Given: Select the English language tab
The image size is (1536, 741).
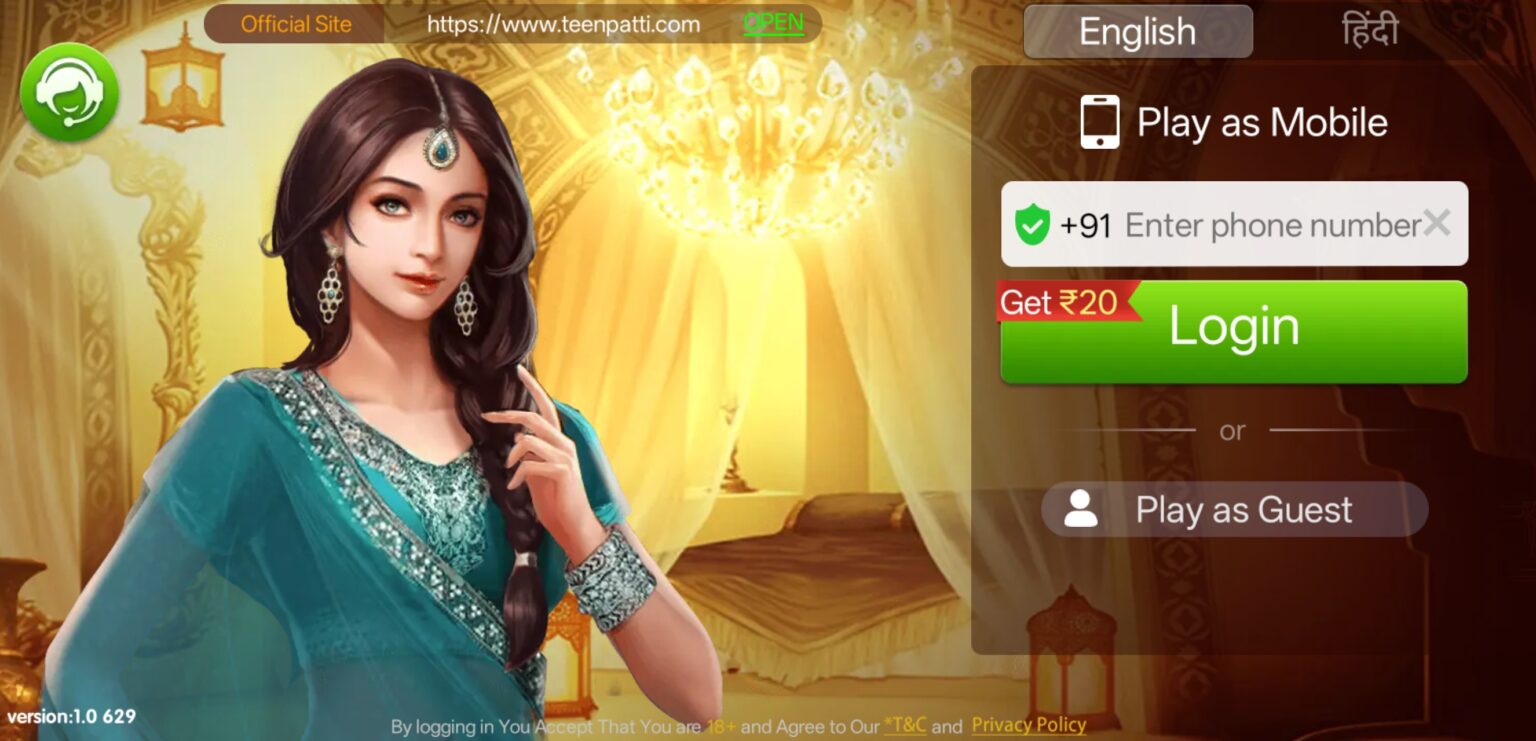Looking at the screenshot, I should (x=1138, y=30).
